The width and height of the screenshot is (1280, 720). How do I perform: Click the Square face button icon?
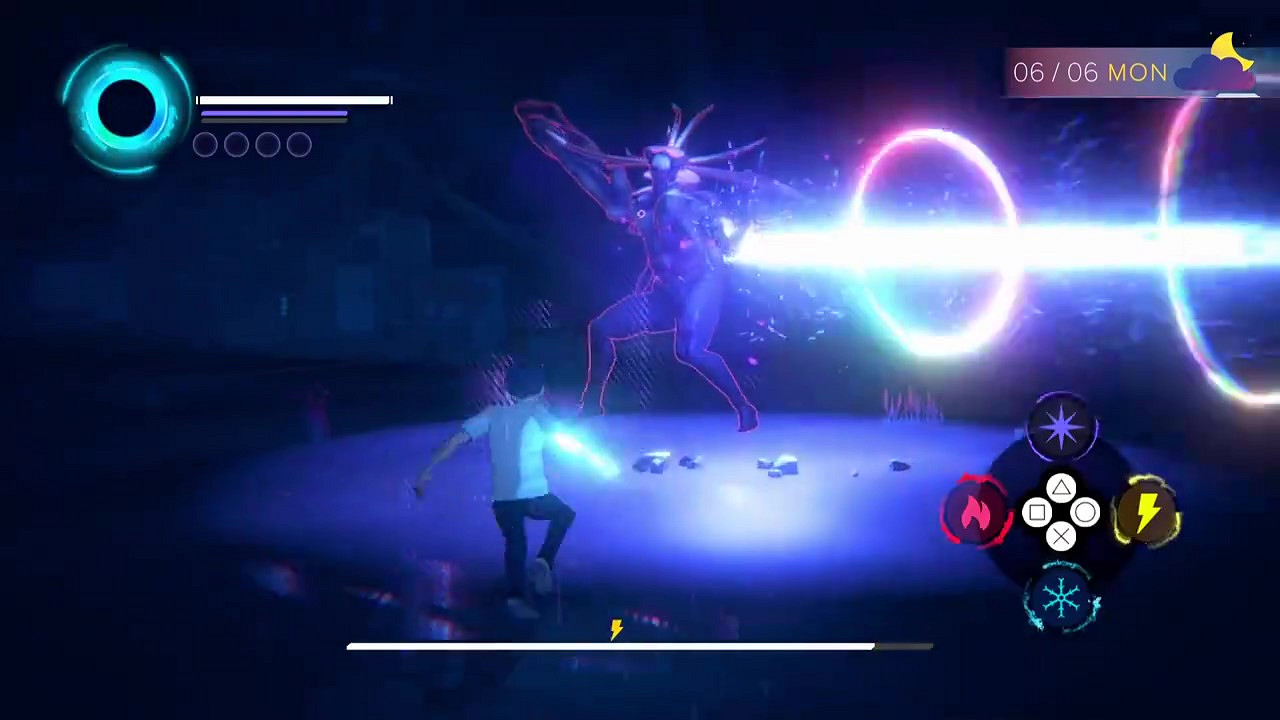point(1037,512)
